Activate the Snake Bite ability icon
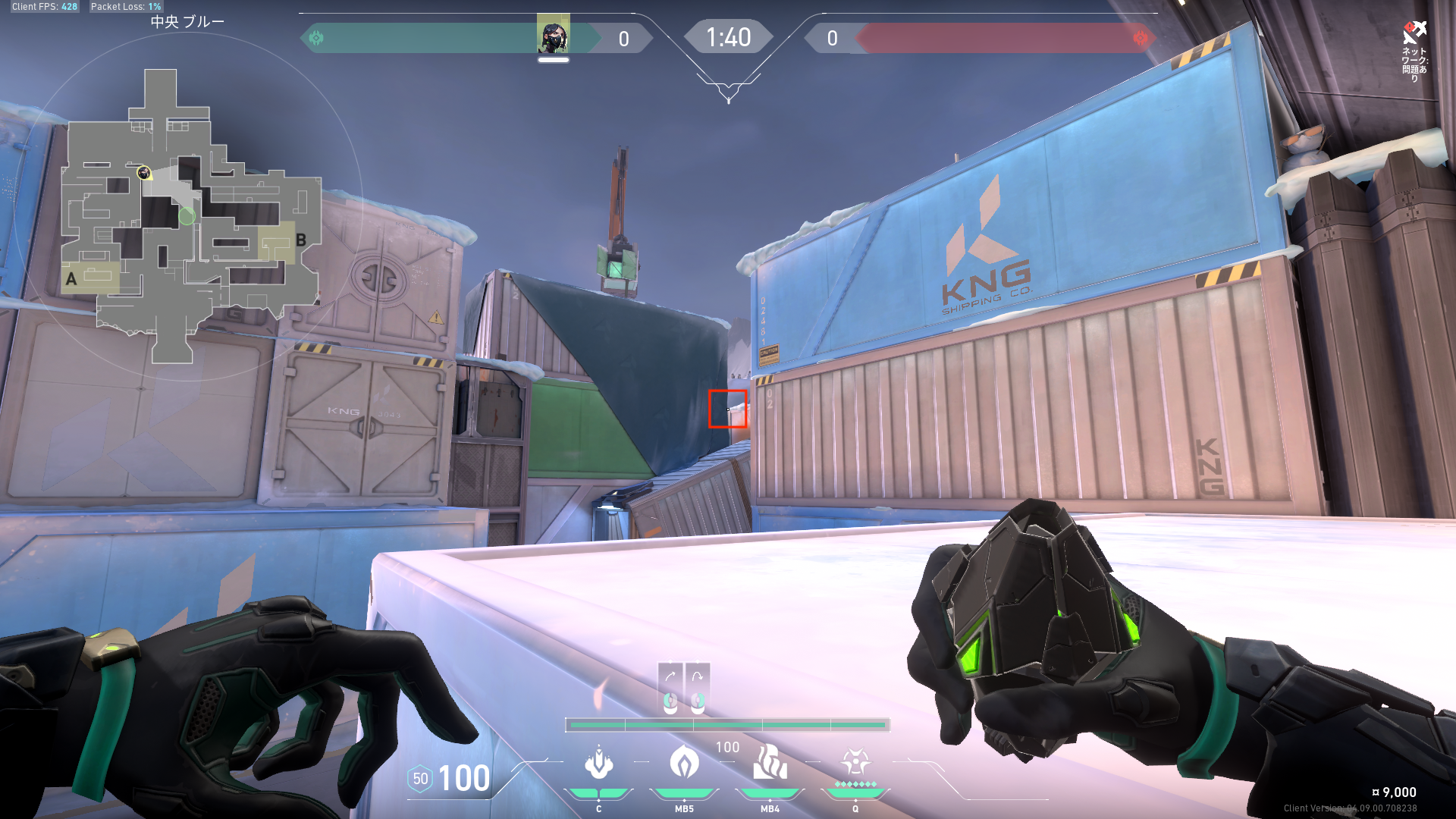Viewport: 1456px width, 819px height. coord(598,763)
